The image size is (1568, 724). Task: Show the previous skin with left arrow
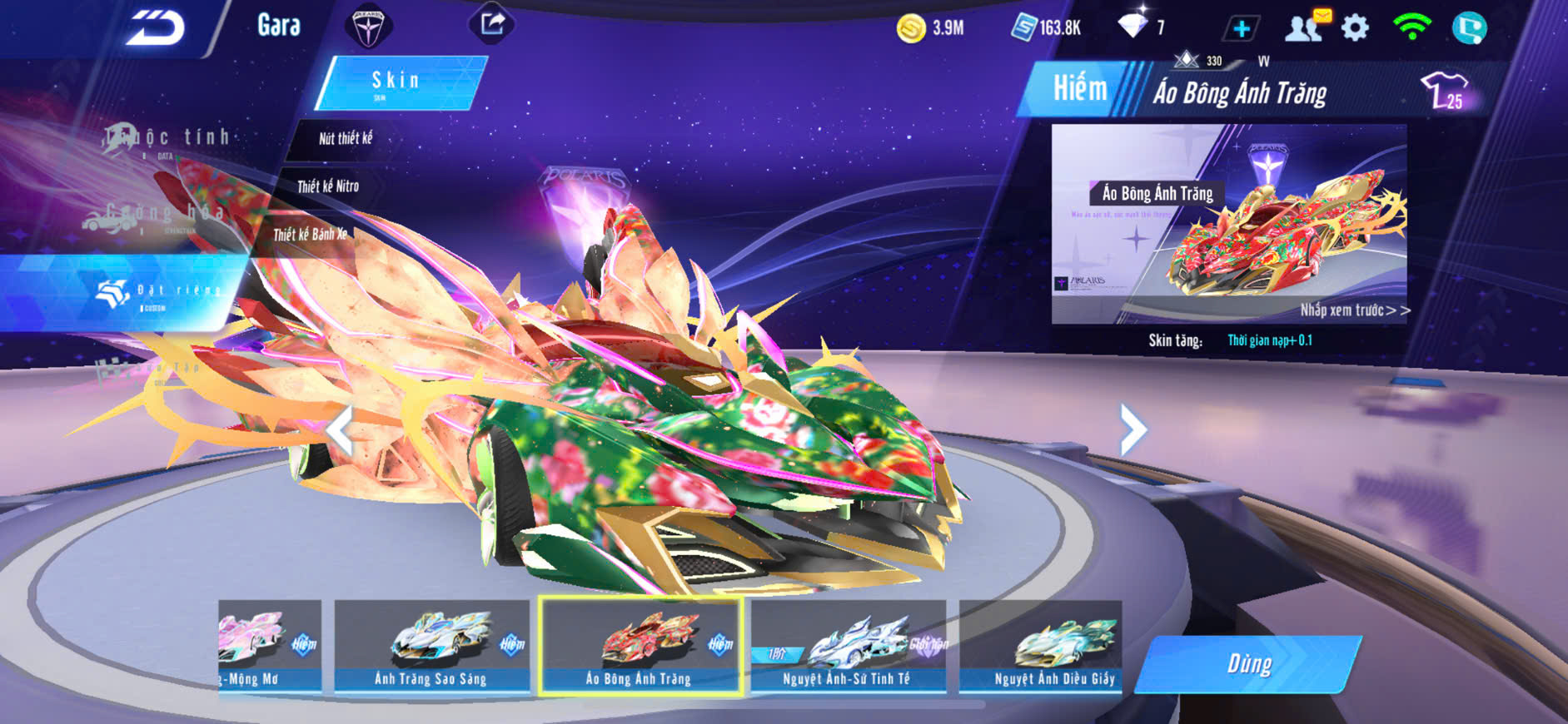pos(340,430)
